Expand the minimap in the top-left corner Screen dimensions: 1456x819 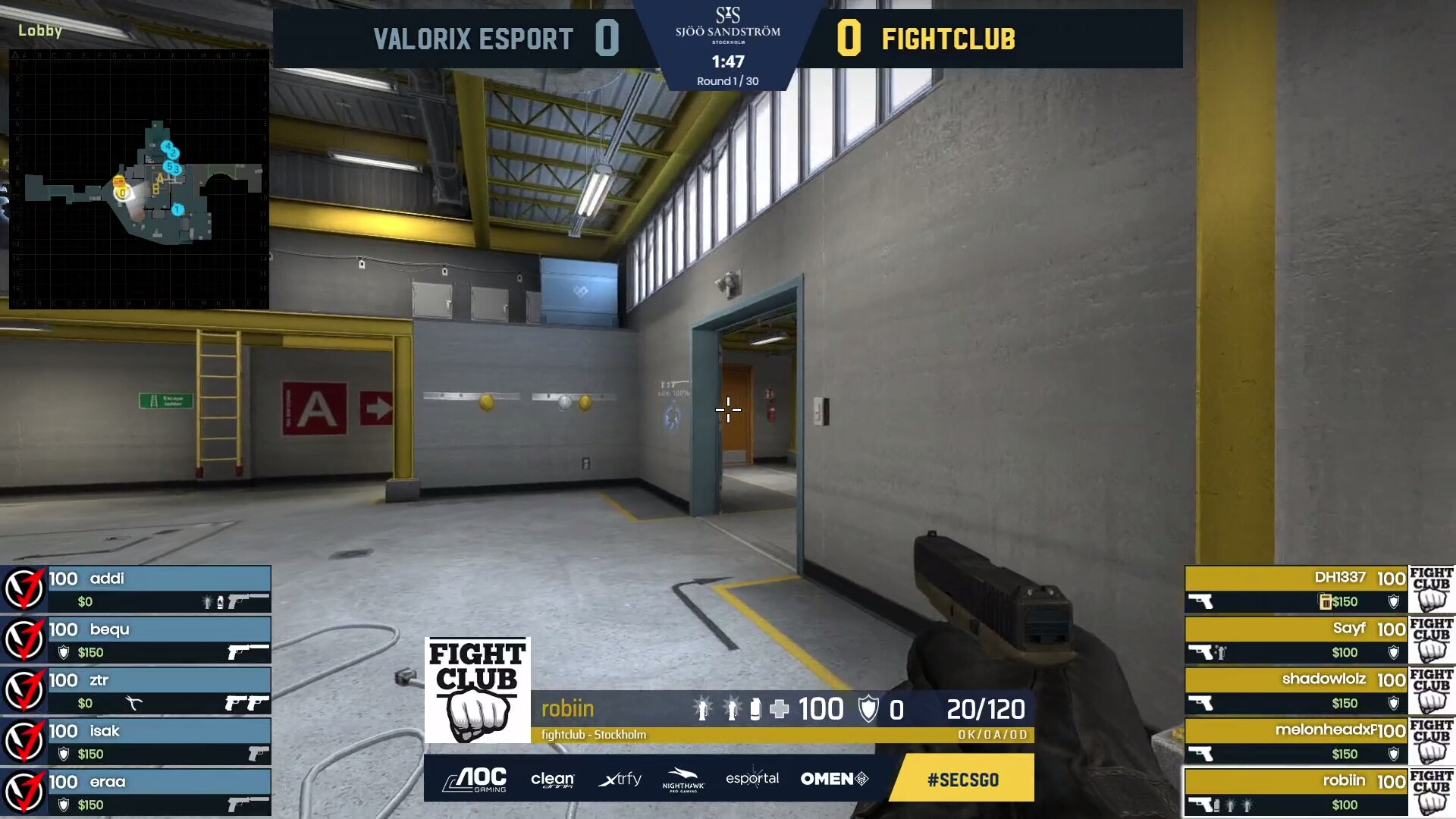click(140, 178)
